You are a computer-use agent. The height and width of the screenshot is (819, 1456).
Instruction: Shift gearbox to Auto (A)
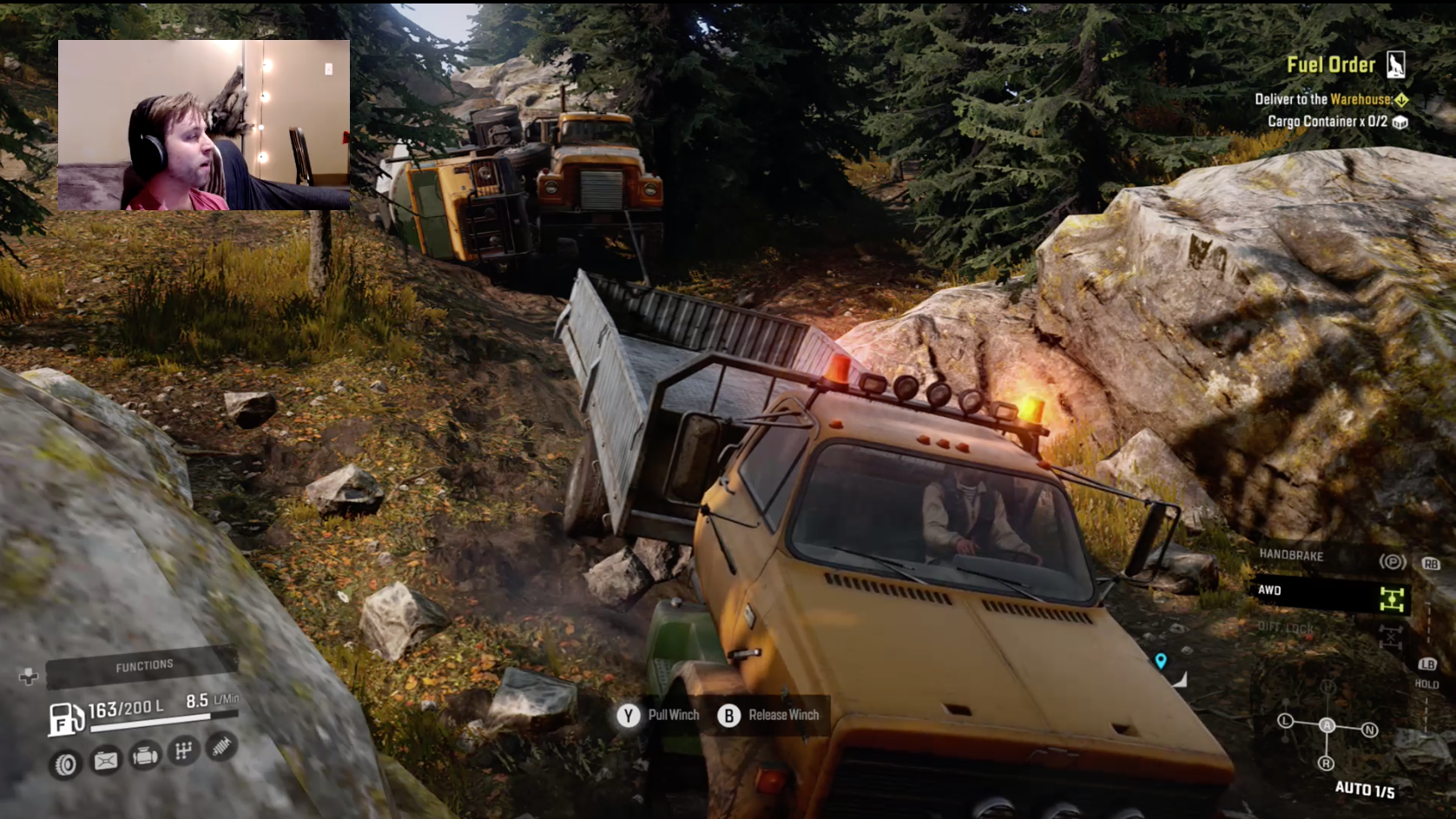click(x=1327, y=725)
